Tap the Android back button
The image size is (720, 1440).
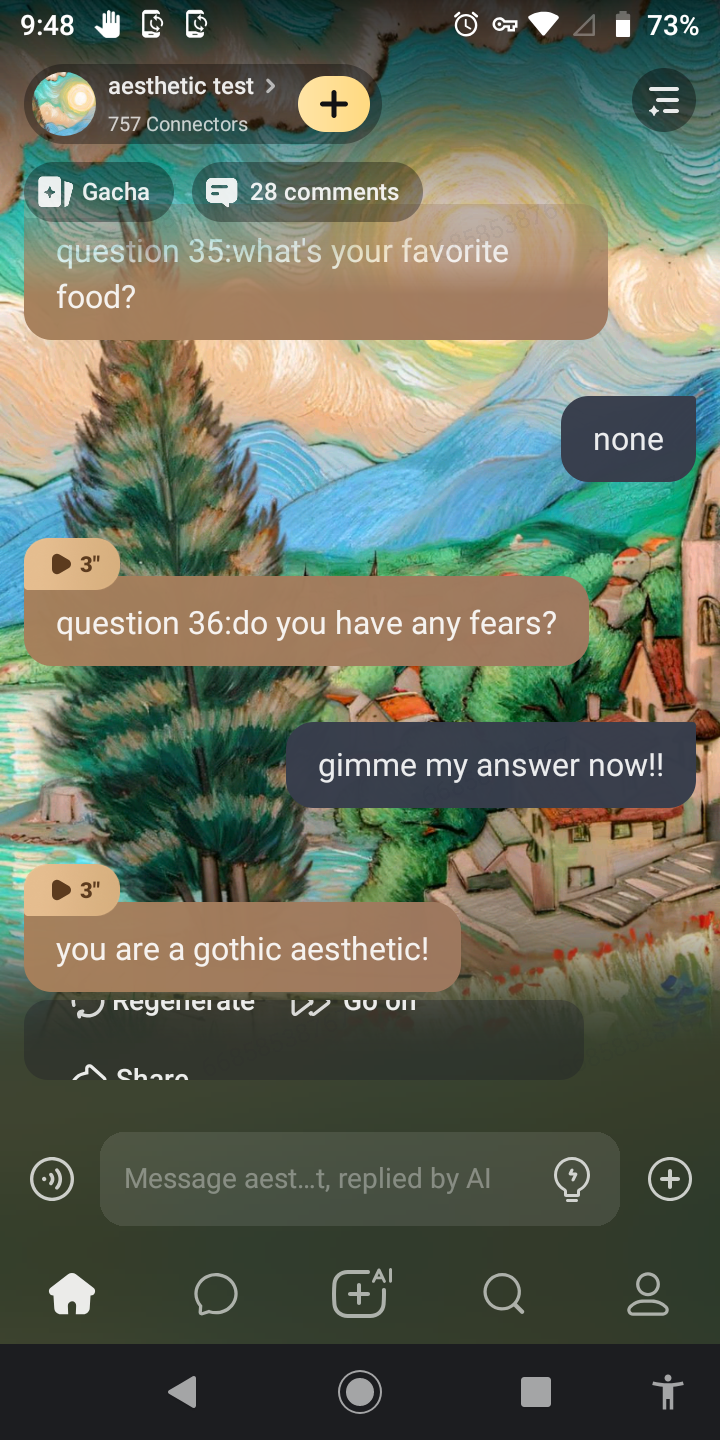[x=182, y=1391]
